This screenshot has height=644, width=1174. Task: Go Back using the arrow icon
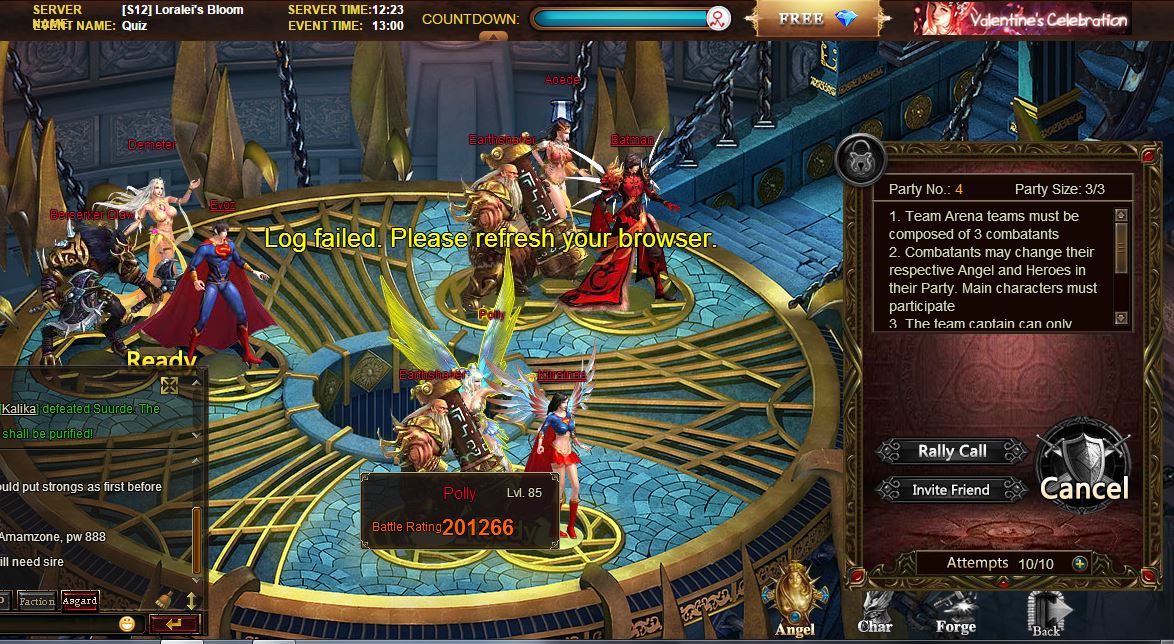[x=1046, y=612]
